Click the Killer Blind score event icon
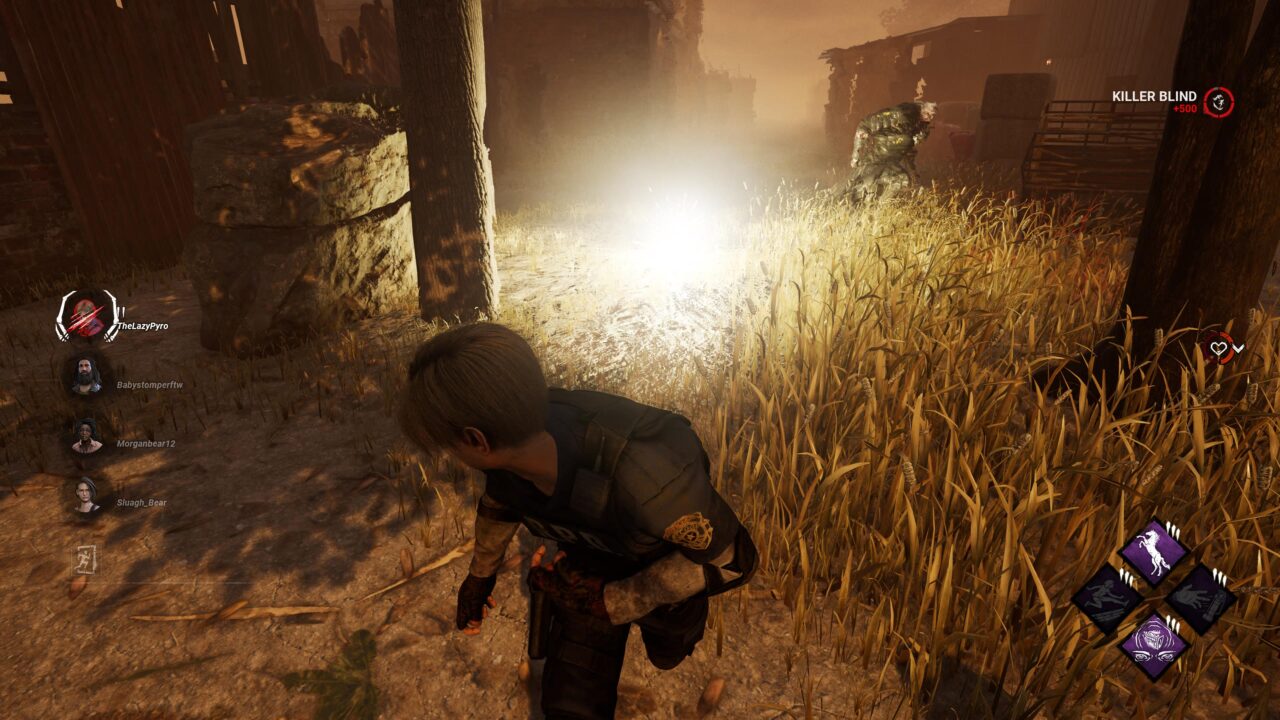 (x=1218, y=101)
